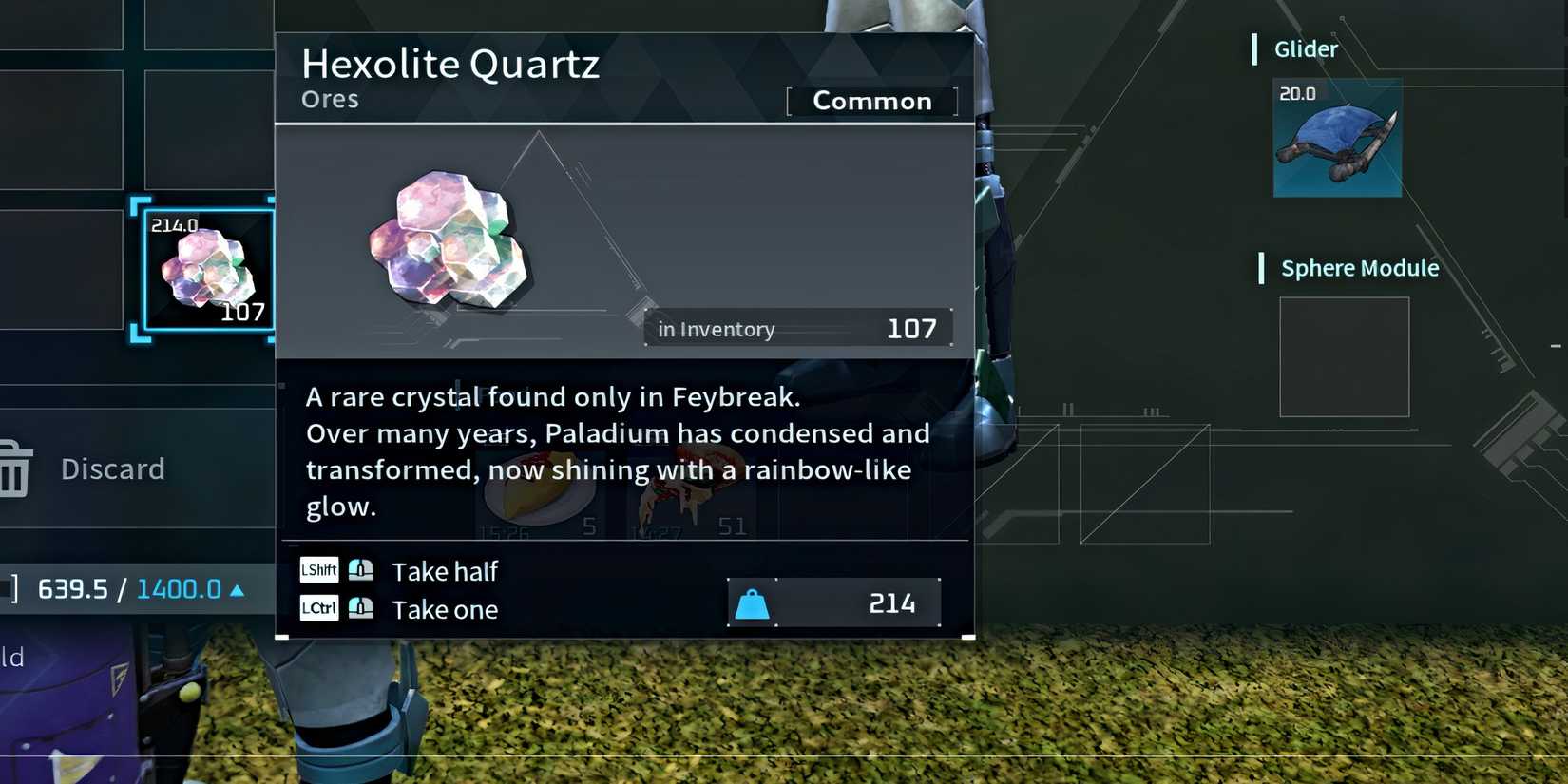Click the mouse icon next to Take one
The image size is (1568, 784).
(359, 608)
